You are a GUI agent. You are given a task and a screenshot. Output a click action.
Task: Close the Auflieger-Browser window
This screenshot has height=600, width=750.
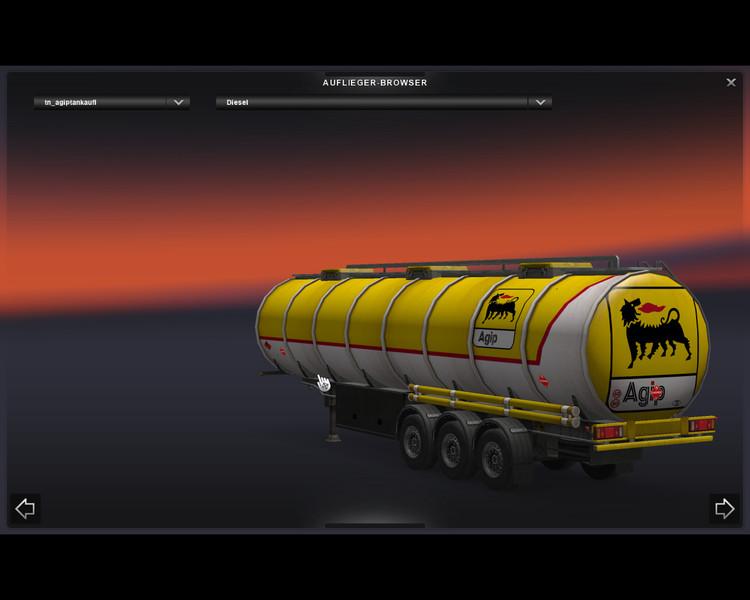pos(731,83)
